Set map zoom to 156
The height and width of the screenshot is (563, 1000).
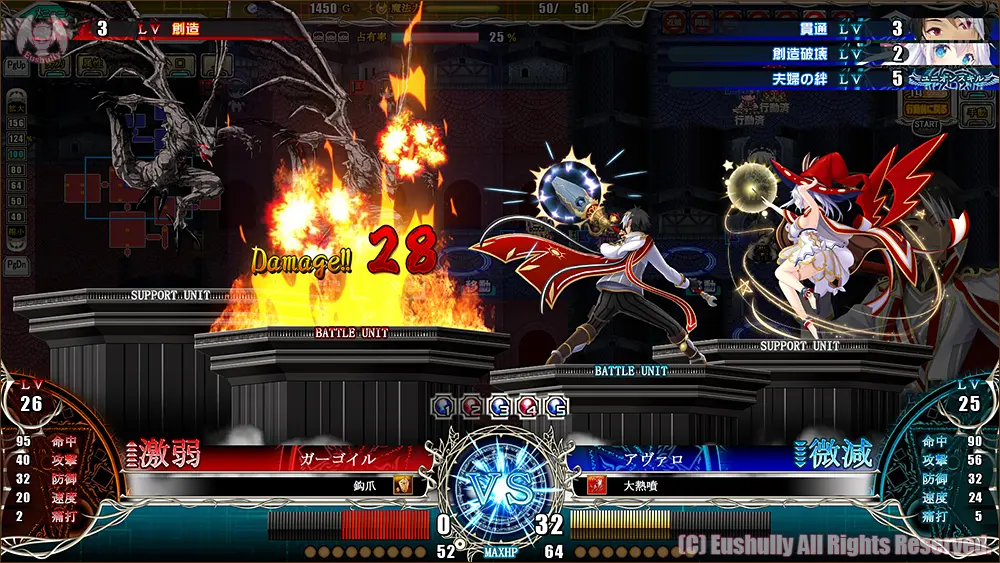tap(16, 123)
